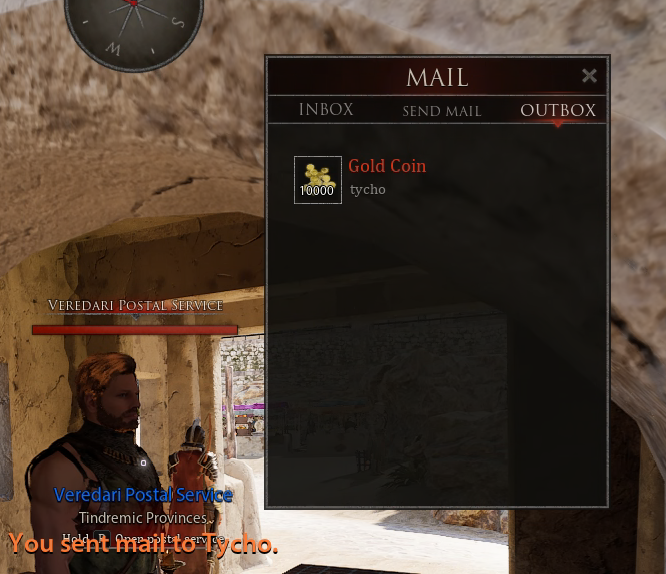This screenshot has width=666, height=574.
Task: Open the Send Mail tab
Action: [x=442, y=111]
